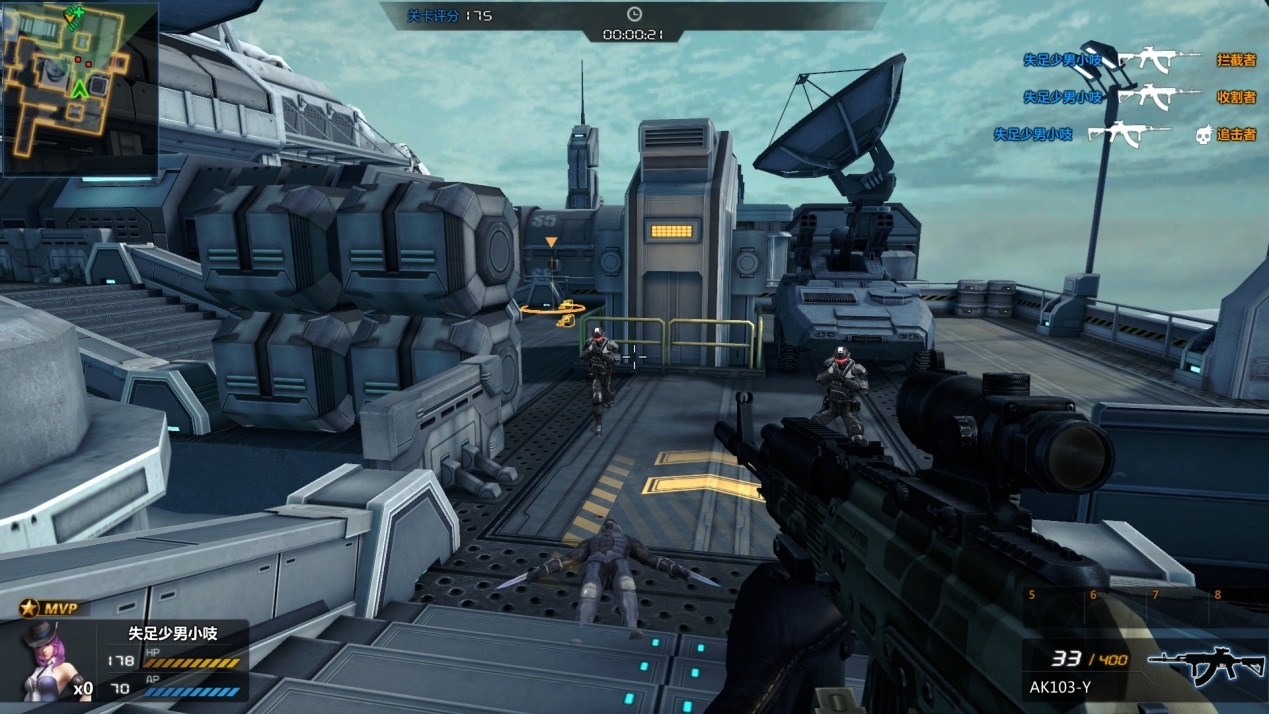The image size is (1269, 714).
Task: Click the headshot skull icon beside 追击者
Action: point(1204,134)
